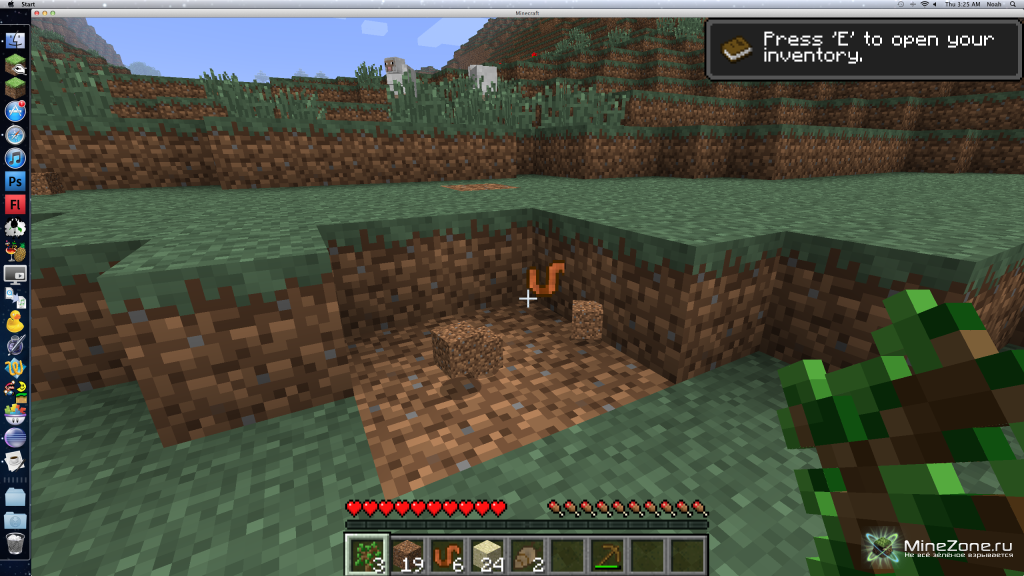Image resolution: width=1024 pixels, height=576 pixels.
Task: Open the Spotlight search magnifier
Action: [x=1013, y=5]
